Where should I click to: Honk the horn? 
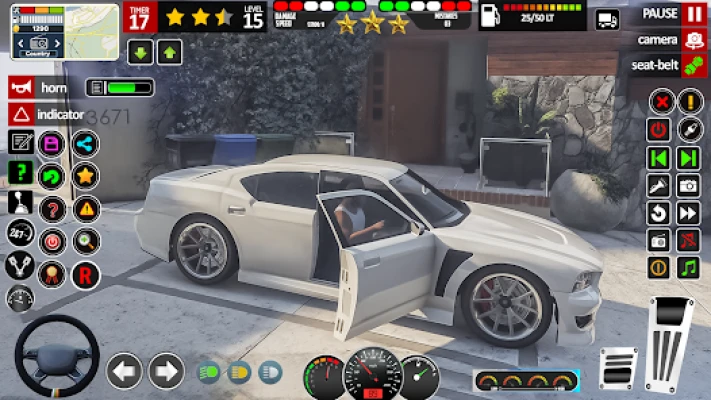click(20, 87)
